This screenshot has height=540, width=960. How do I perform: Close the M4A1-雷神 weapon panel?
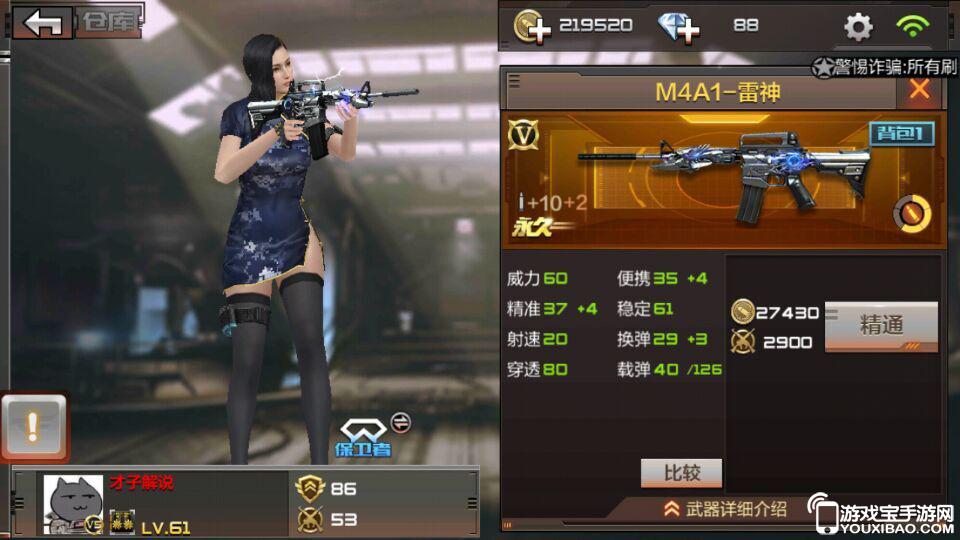pyautogui.click(x=918, y=90)
